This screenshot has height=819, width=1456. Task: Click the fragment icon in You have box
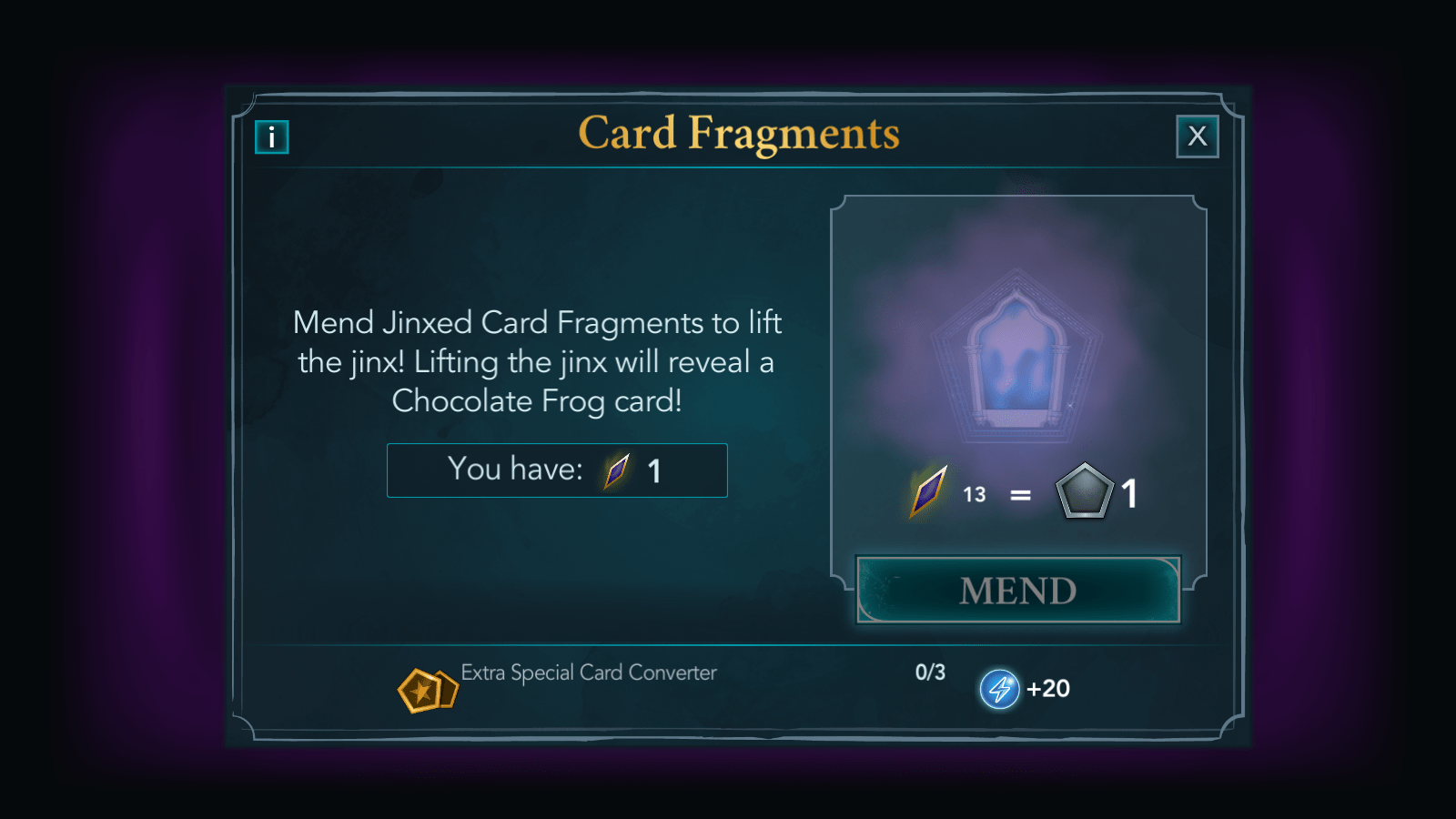click(614, 470)
